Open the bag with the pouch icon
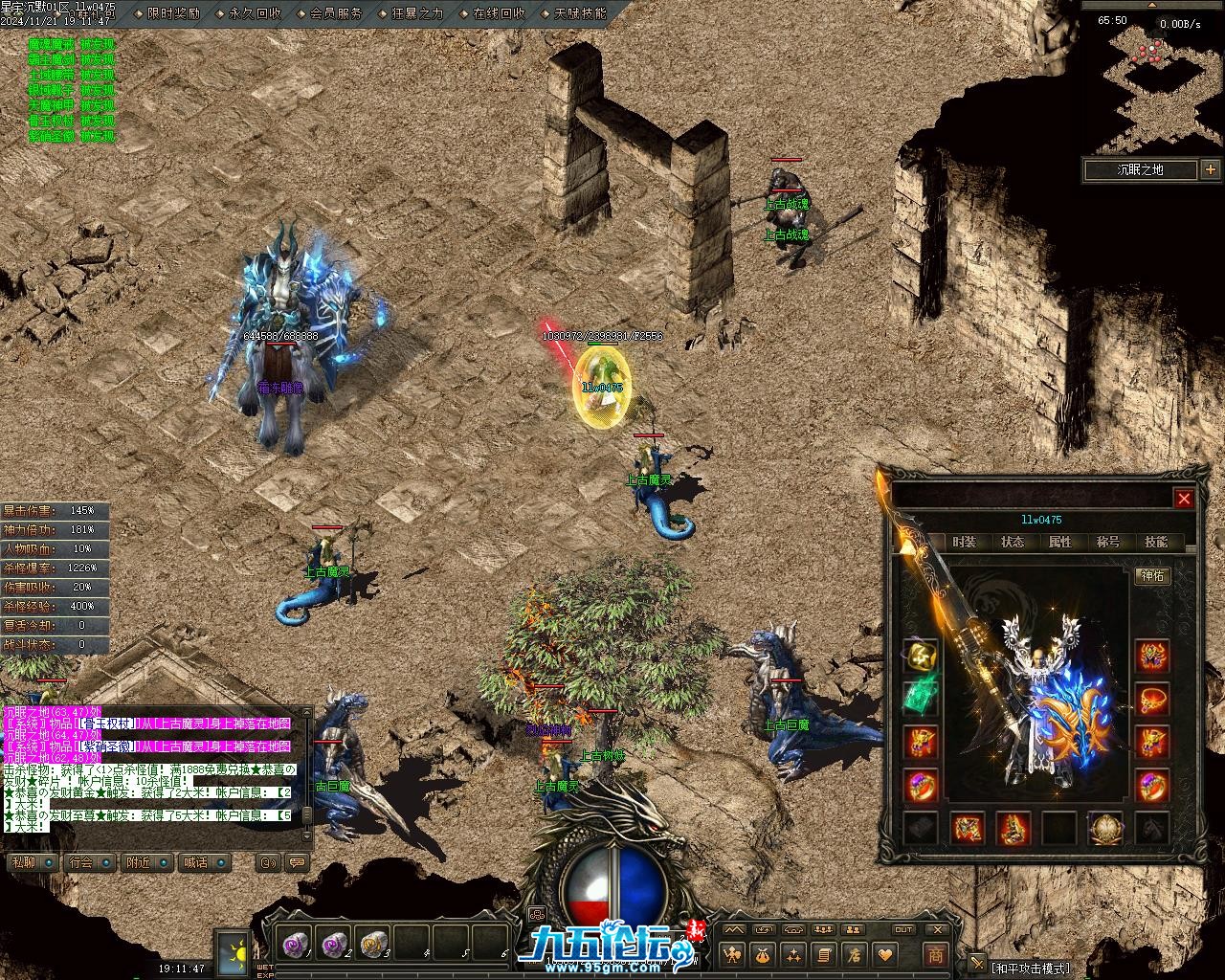1225x980 pixels. (x=763, y=954)
